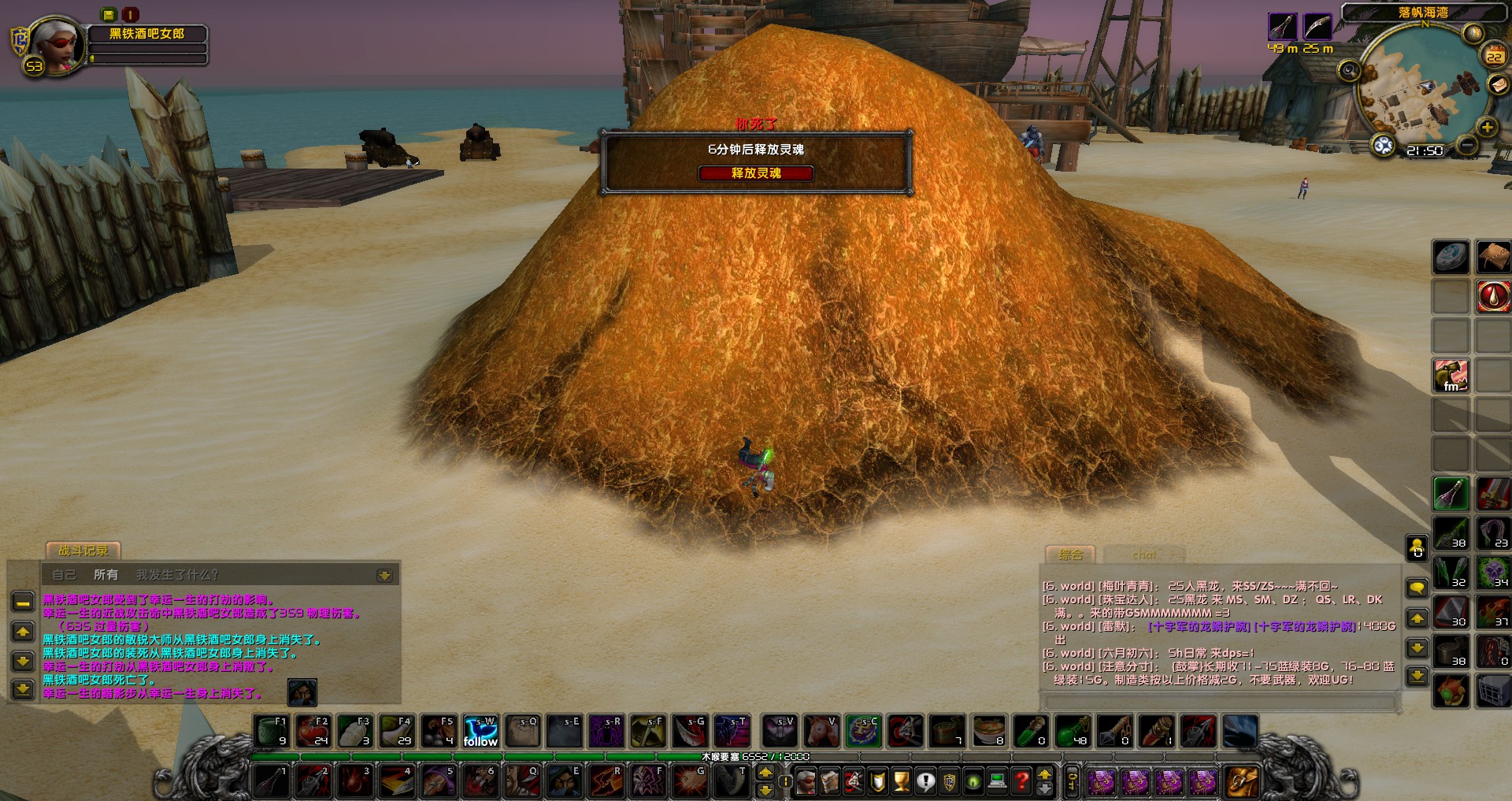The height and width of the screenshot is (801, 1512).
Task: Choose the 我发生了什么? combat log filter
Action: tap(177, 575)
